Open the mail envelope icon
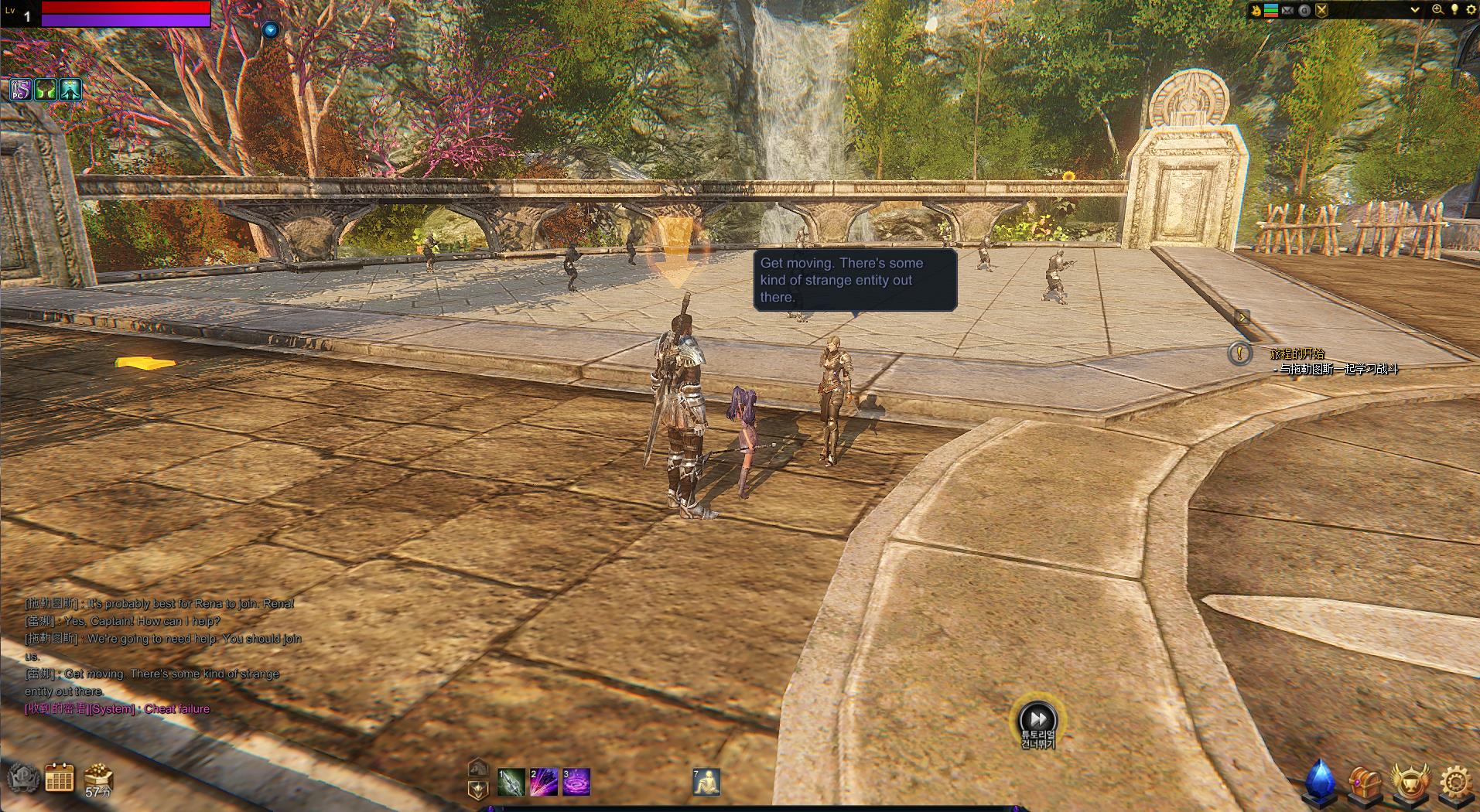The image size is (1480, 812). pyautogui.click(x=1287, y=11)
